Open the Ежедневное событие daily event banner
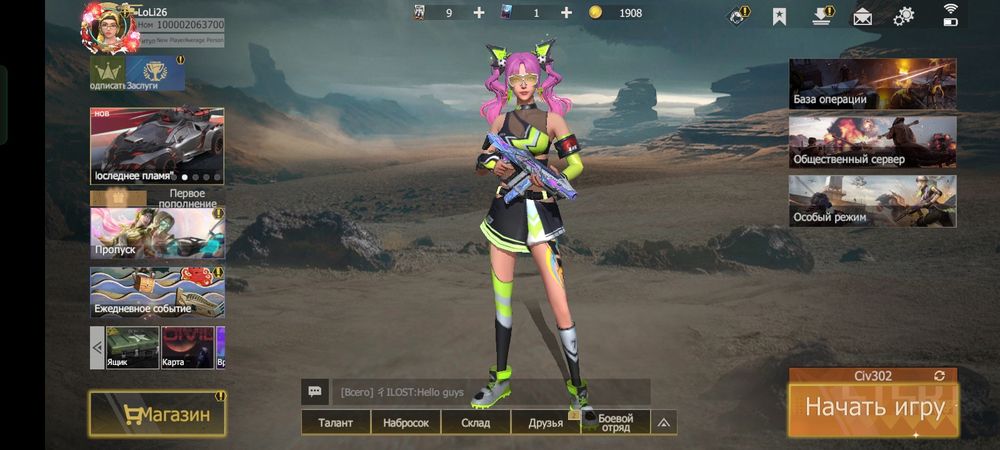This screenshot has height=450, width=1000. tap(157, 292)
